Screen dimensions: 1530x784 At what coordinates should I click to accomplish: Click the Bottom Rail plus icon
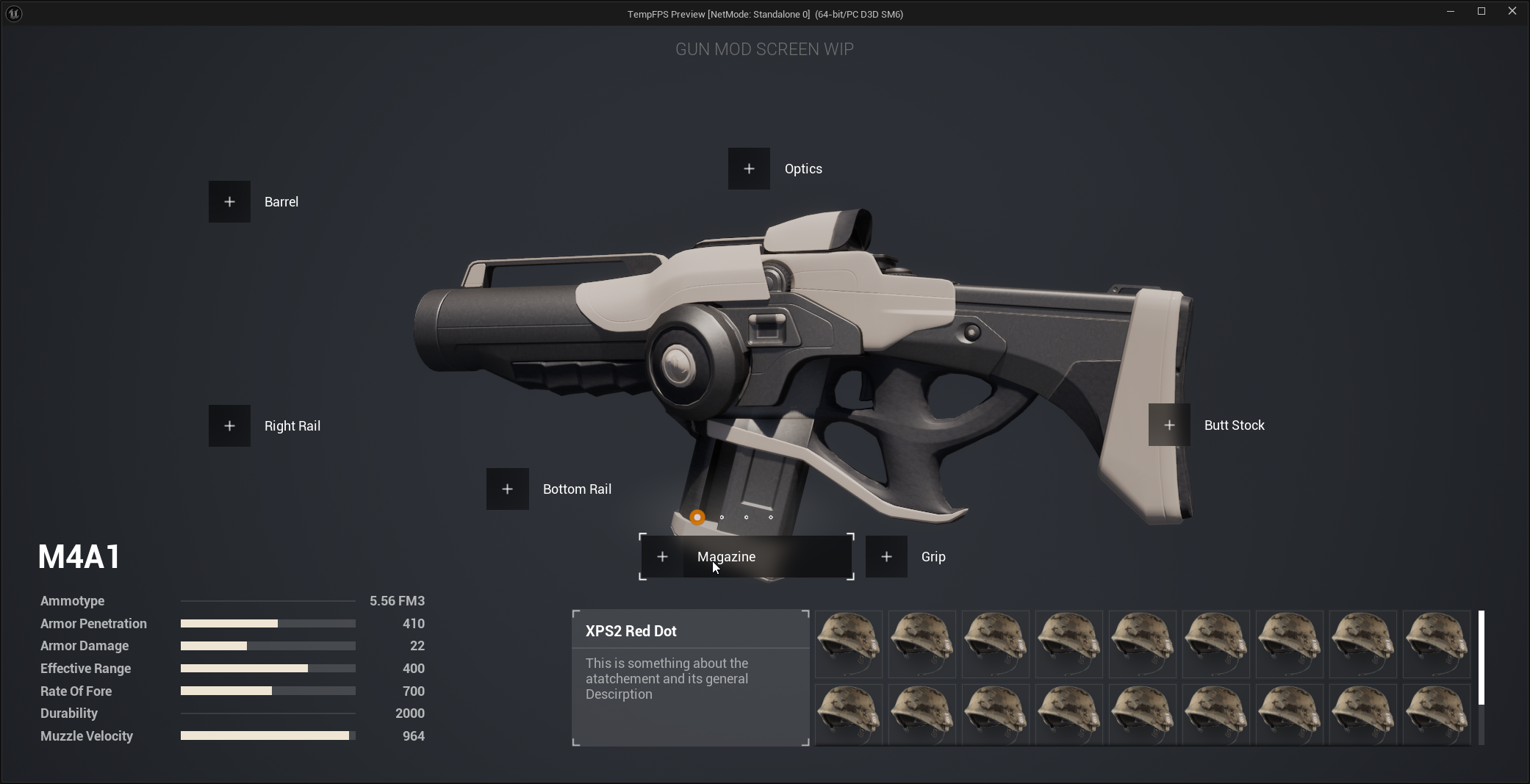506,489
